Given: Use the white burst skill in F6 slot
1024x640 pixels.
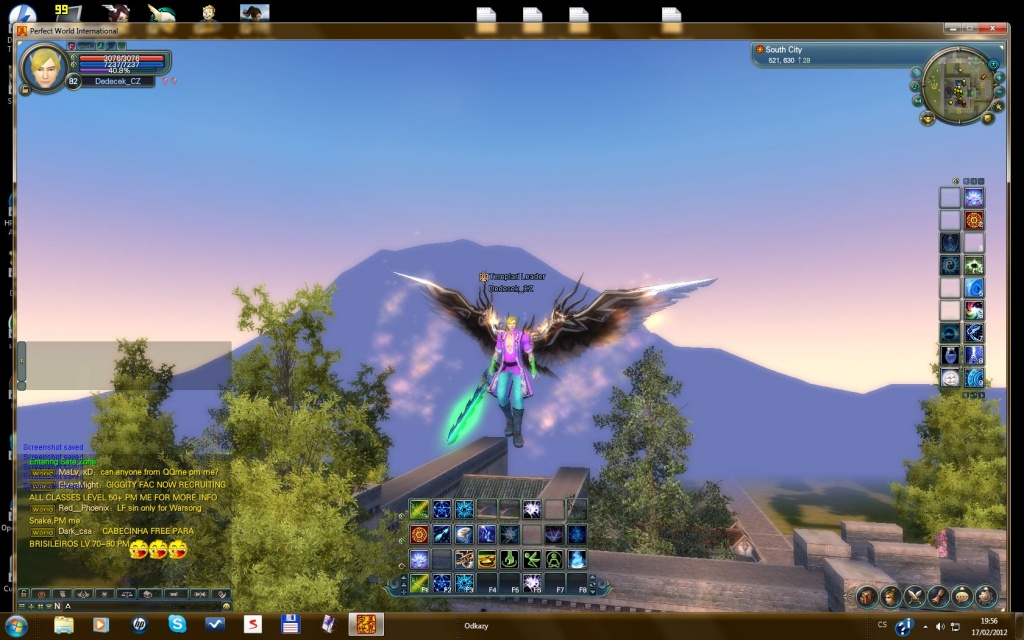Looking at the screenshot, I should (x=532, y=583).
